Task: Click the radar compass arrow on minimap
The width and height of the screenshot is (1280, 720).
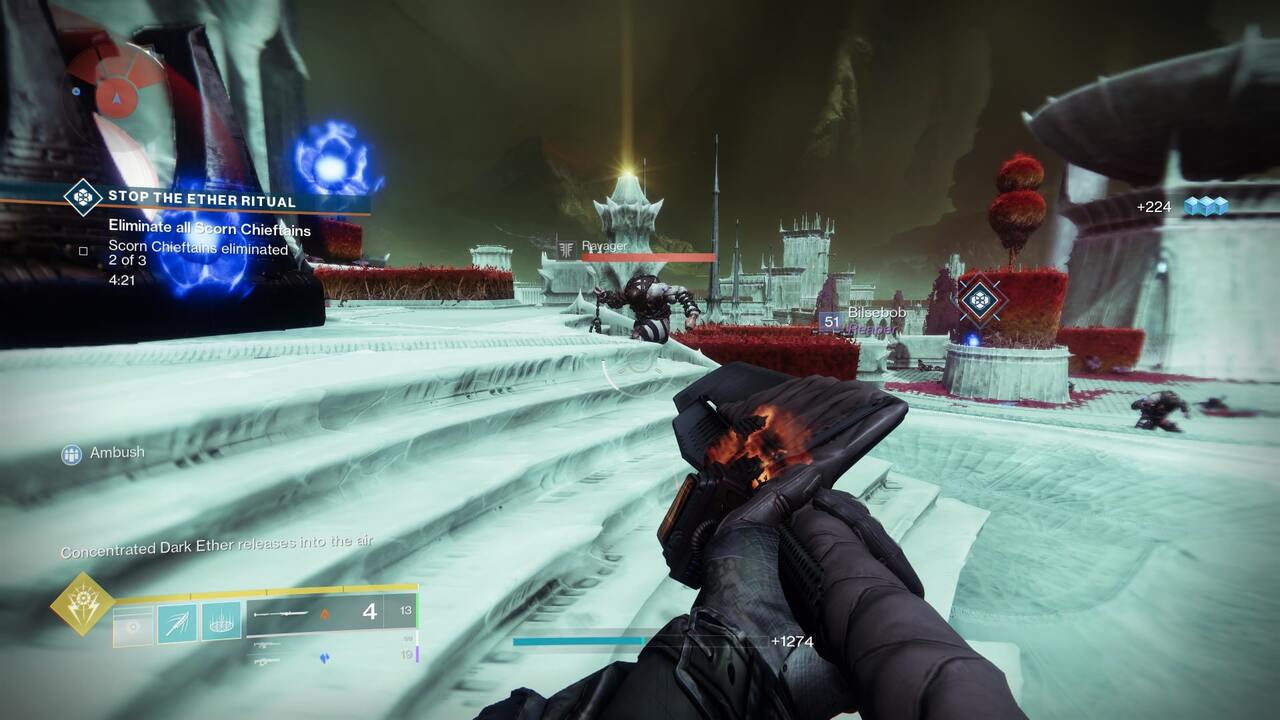Action: (117, 100)
